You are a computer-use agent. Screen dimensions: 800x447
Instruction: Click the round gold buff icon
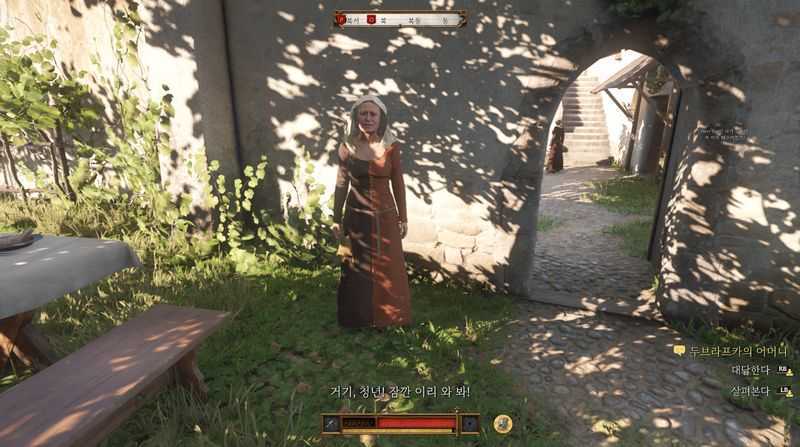[503, 424]
